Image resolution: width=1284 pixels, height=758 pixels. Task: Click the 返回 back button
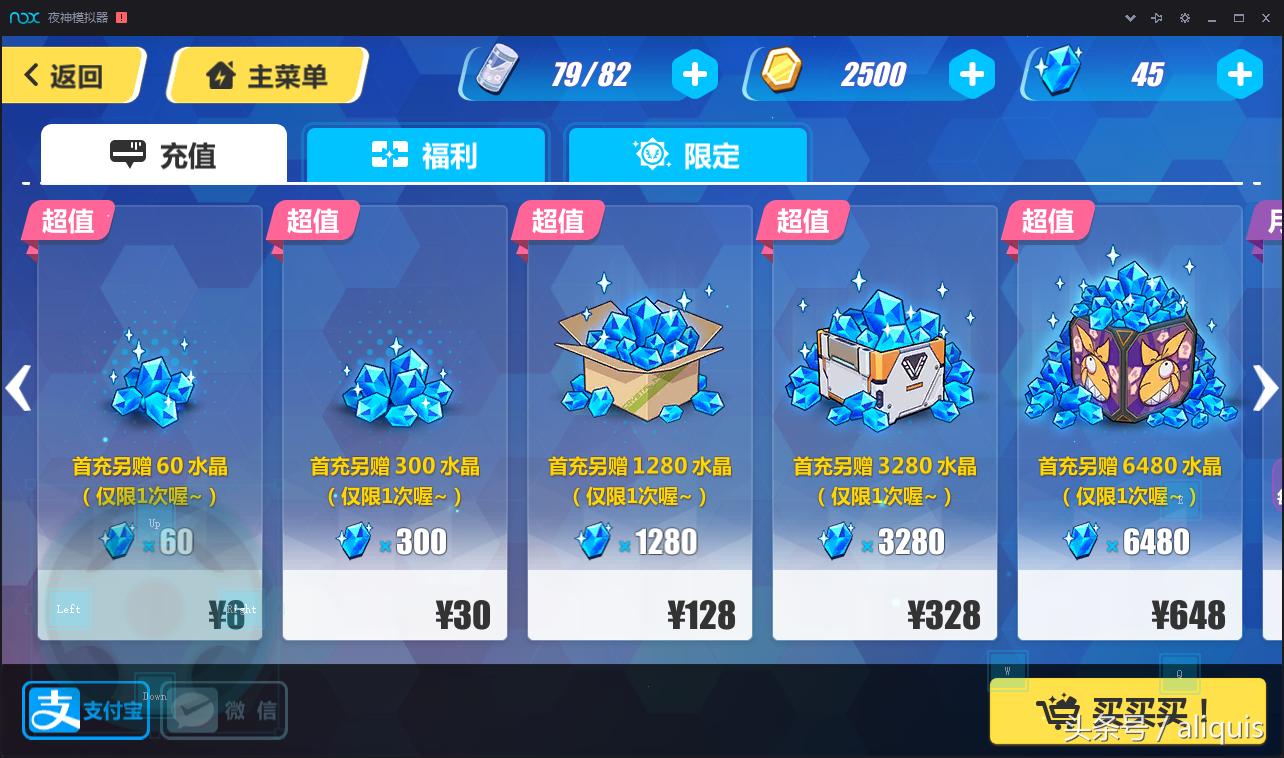[68, 74]
